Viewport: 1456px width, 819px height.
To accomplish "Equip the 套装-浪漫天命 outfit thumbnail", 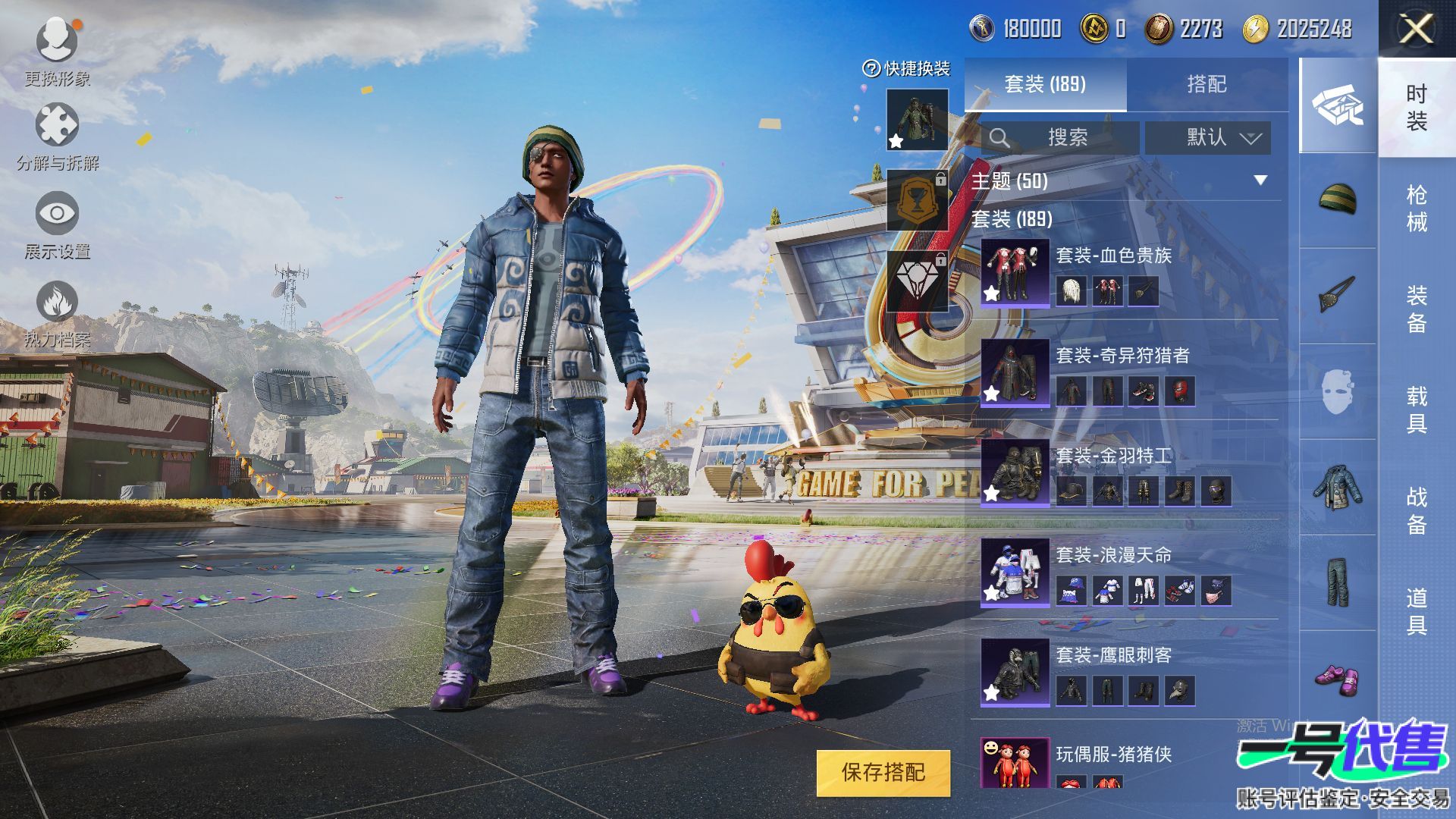I will coord(1015,573).
